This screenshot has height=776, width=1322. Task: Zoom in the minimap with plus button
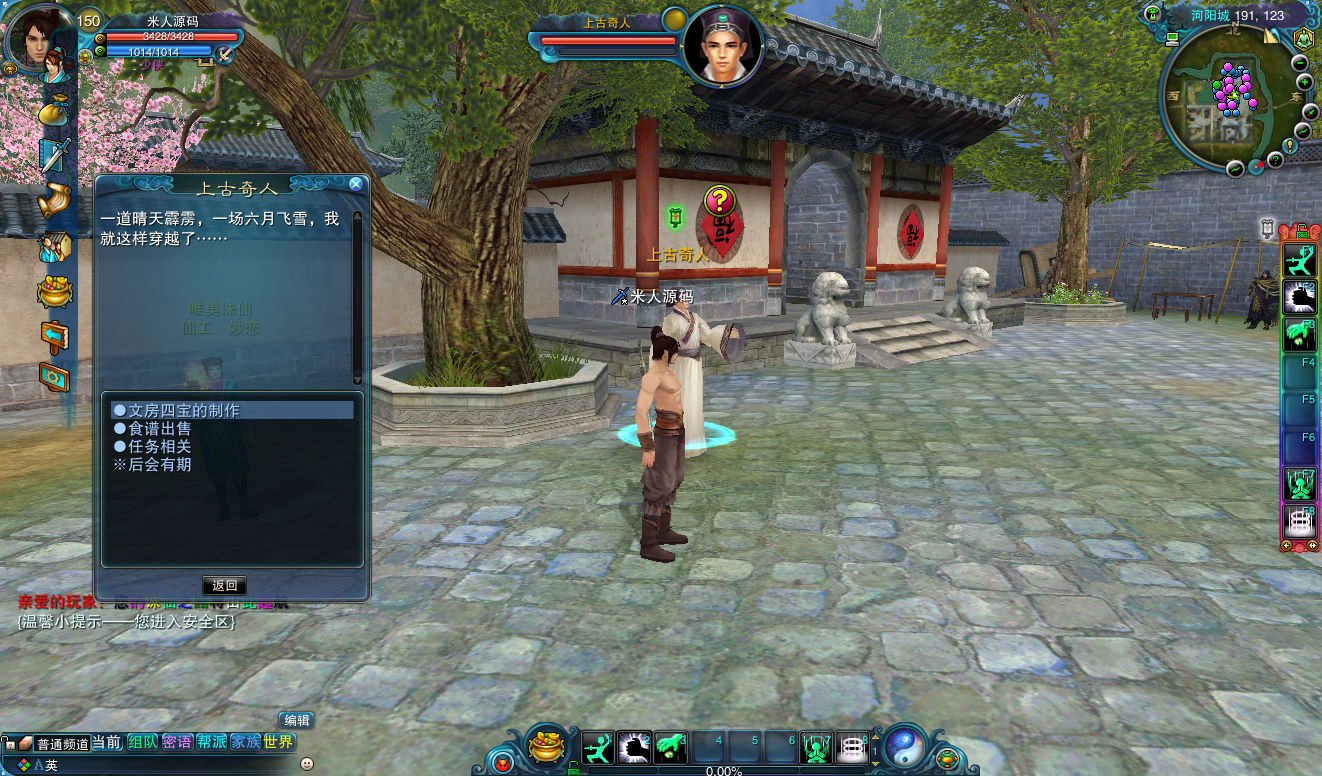pos(1305,82)
